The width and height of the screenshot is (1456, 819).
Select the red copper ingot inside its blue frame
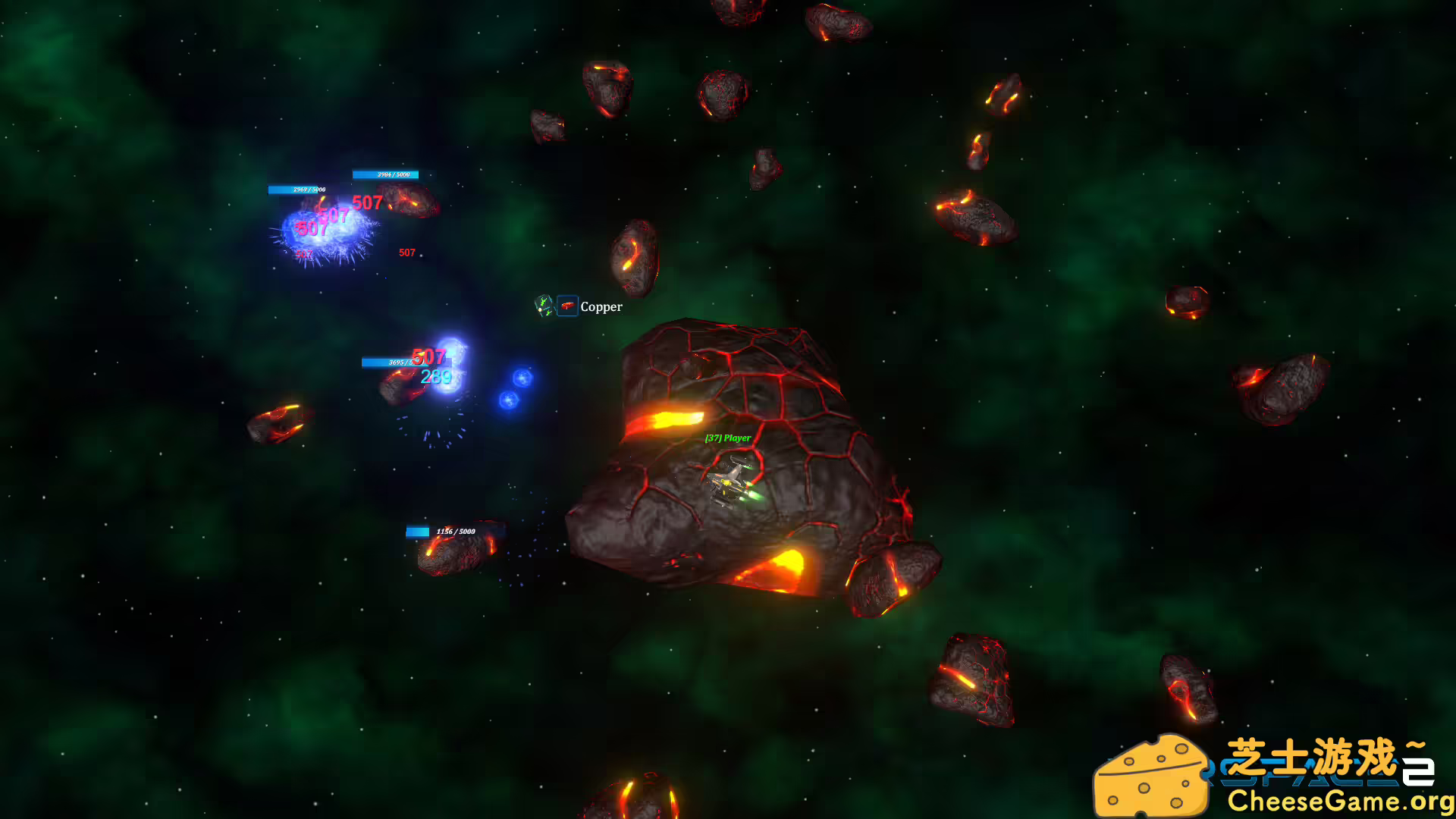[x=568, y=307]
